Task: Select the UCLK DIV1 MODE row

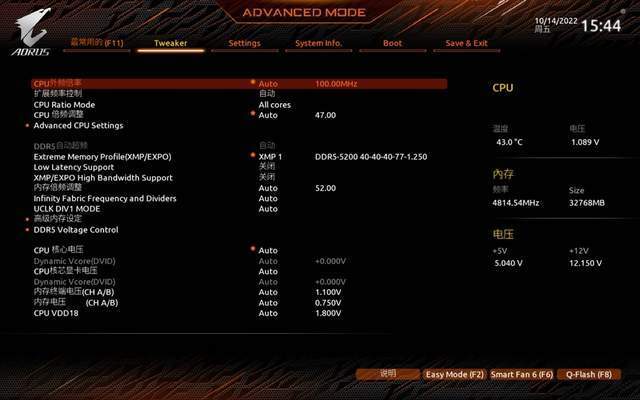Action: (67, 208)
